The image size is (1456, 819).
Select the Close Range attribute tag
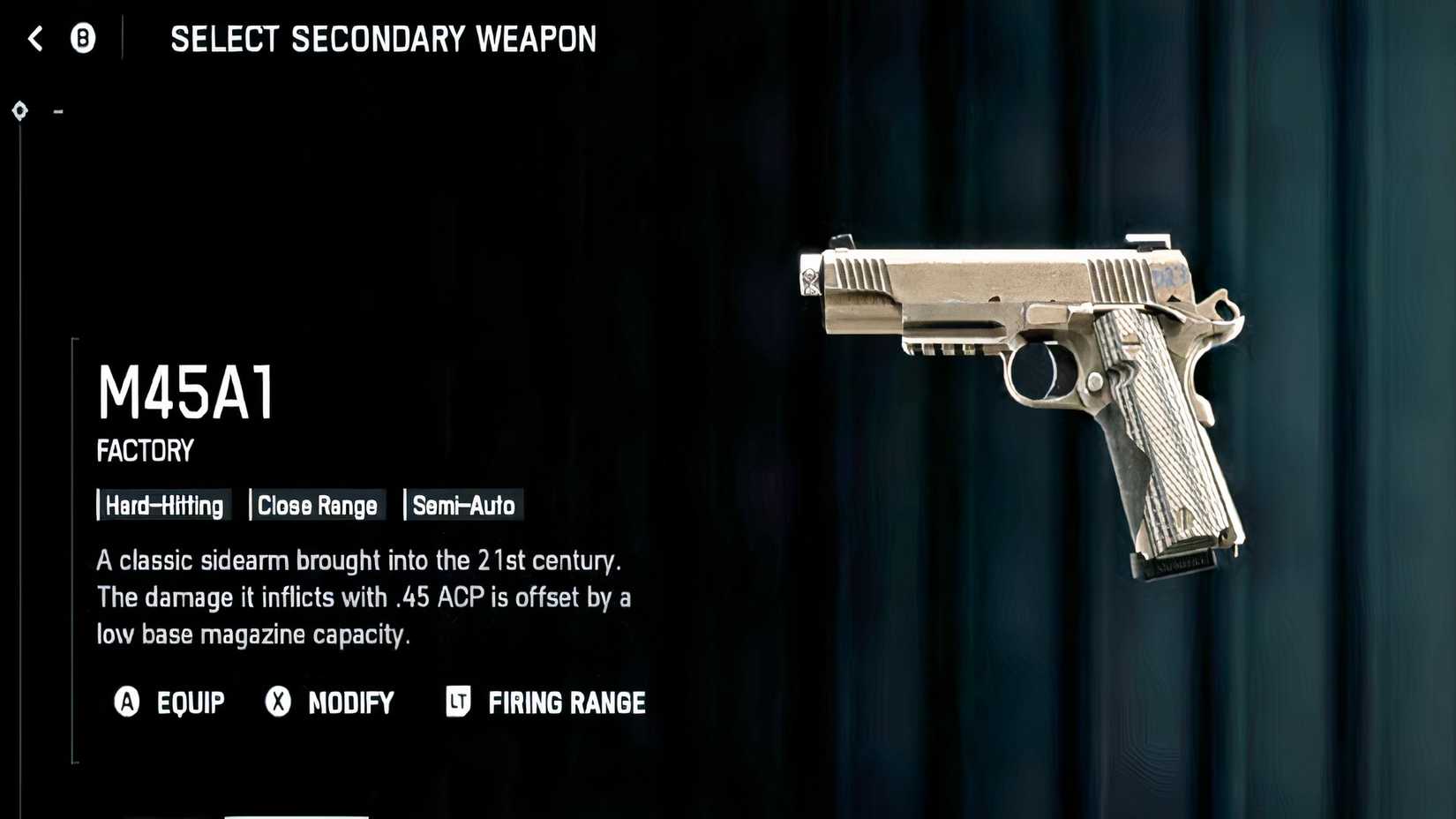click(x=317, y=506)
